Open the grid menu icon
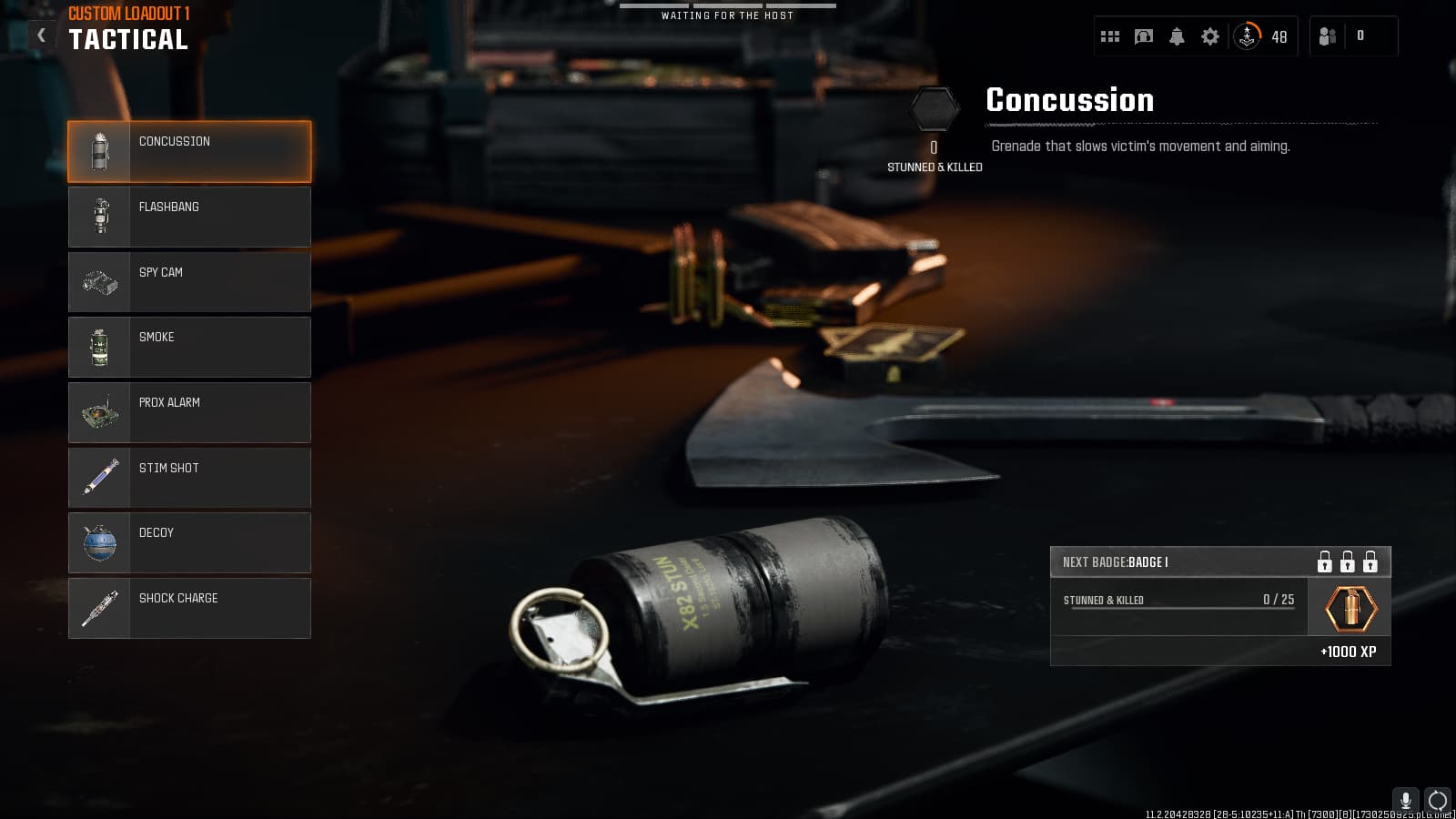 coord(1110,36)
